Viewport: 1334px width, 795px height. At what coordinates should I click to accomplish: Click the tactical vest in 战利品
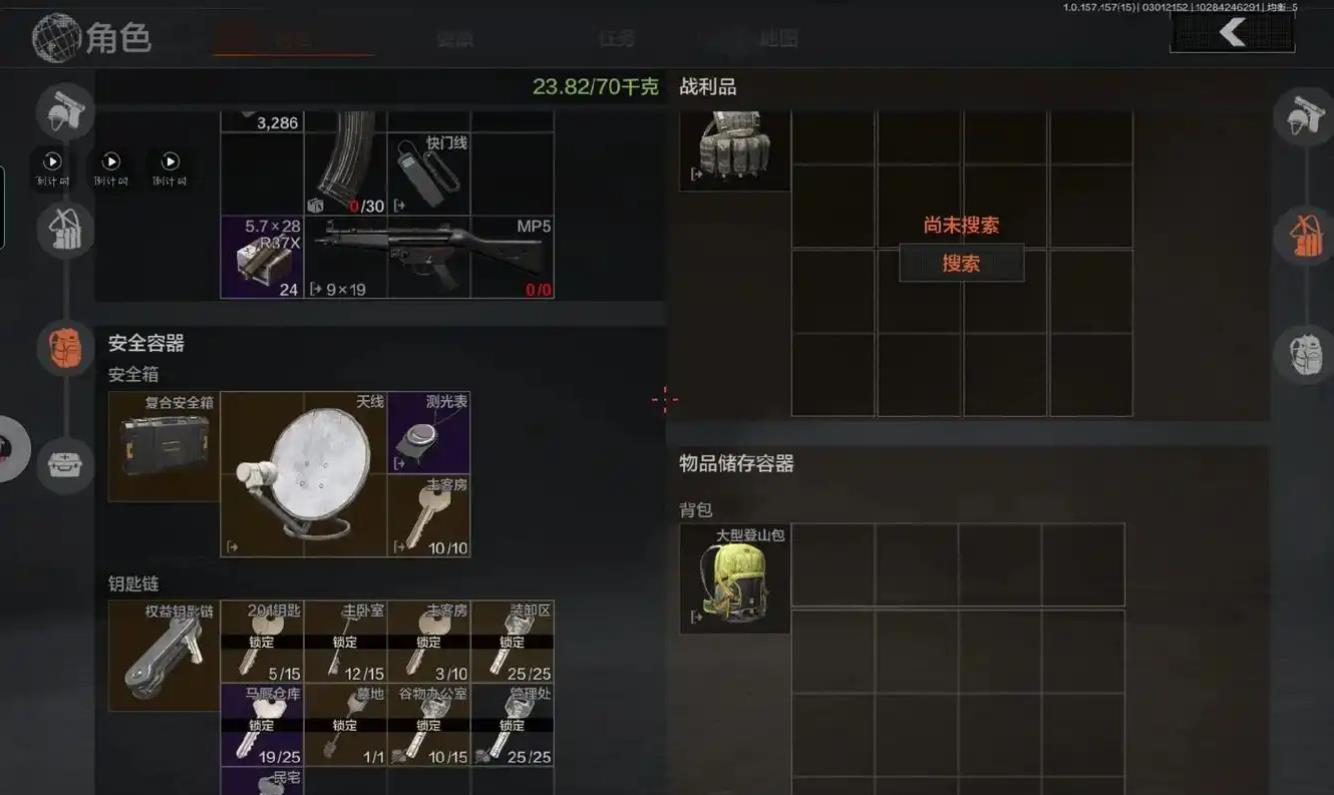click(x=735, y=149)
